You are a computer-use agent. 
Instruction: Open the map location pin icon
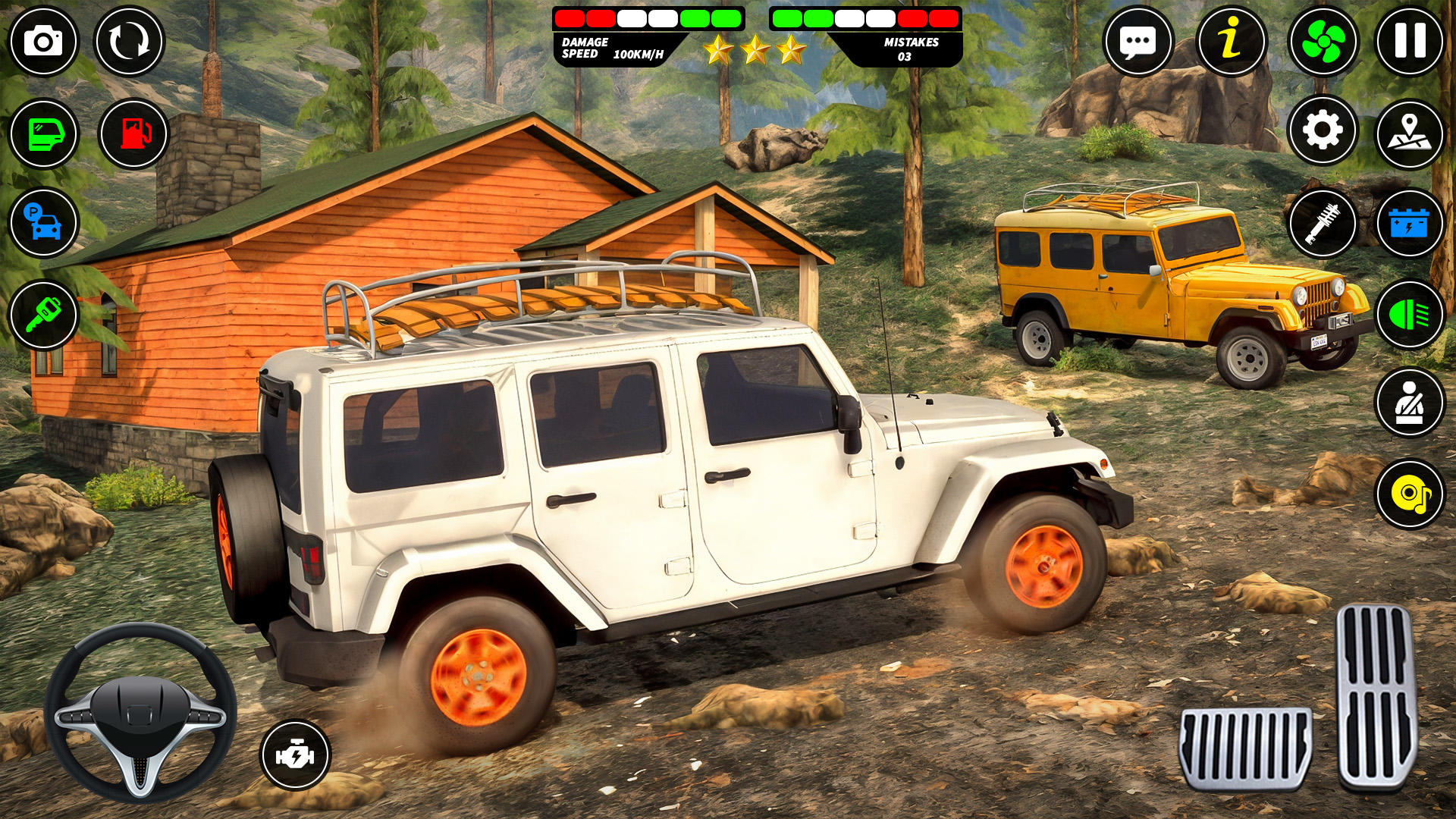click(1410, 134)
